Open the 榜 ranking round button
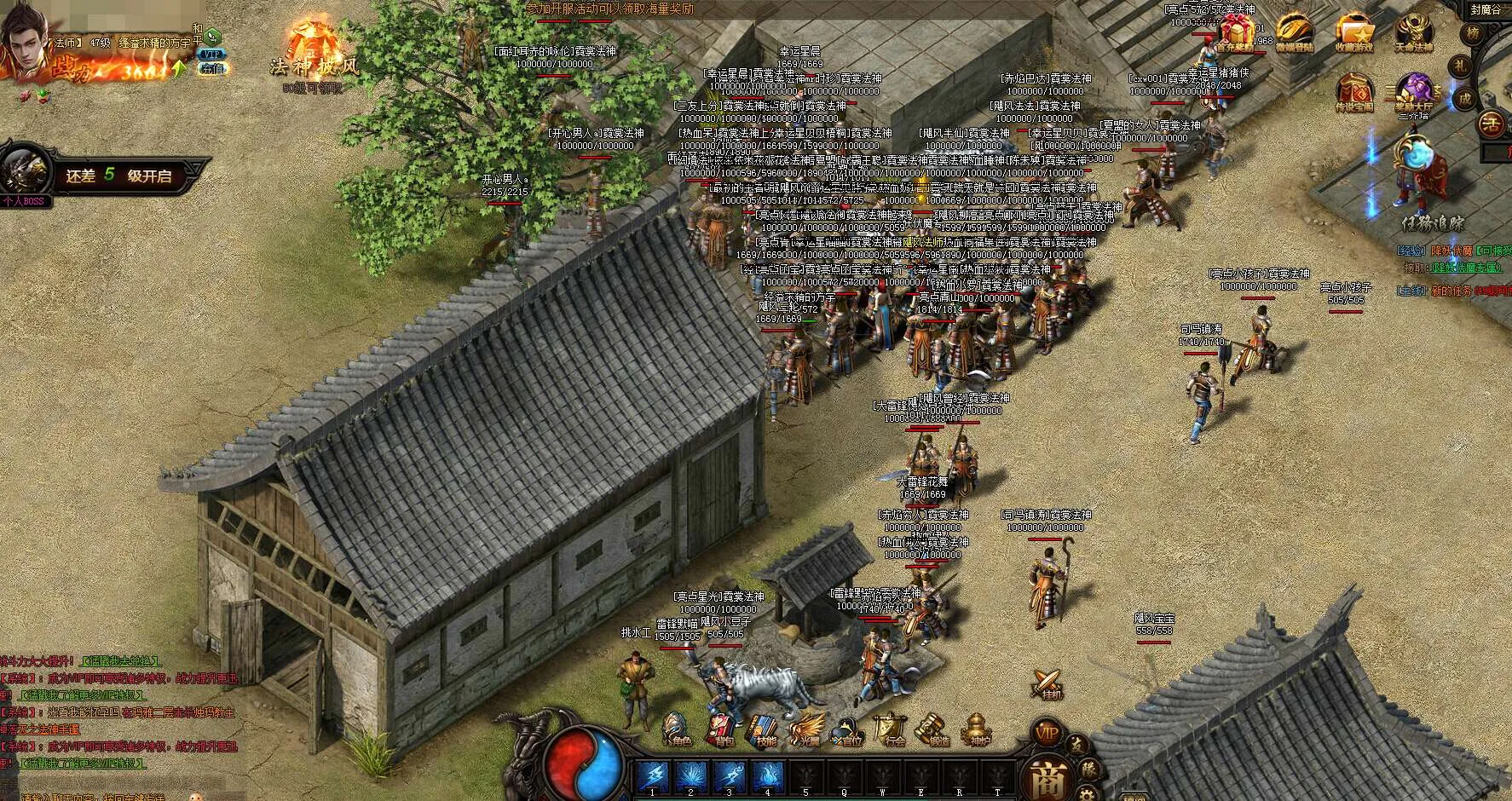Image resolution: width=1512 pixels, height=801 pixels. pos(1472,34)
